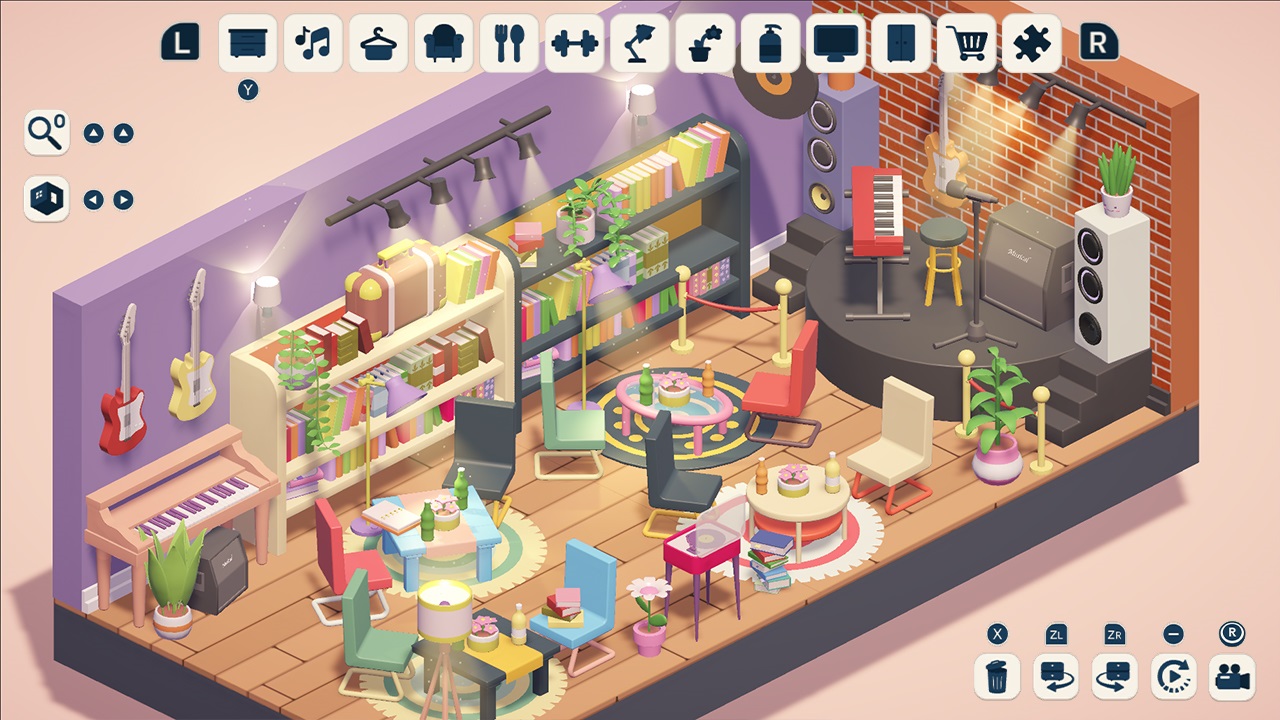
Task: Open the dumbbell fitness category
Action: click(x=574, y=42)
